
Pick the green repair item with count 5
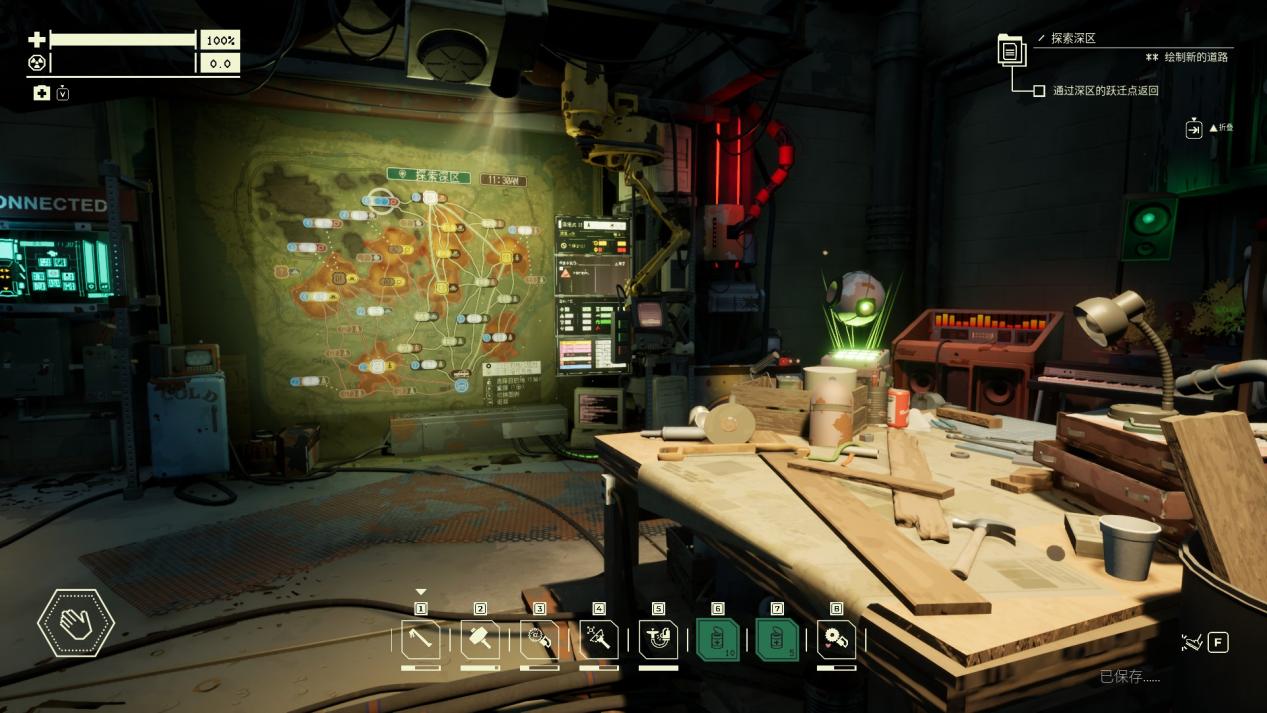(777, 640)
